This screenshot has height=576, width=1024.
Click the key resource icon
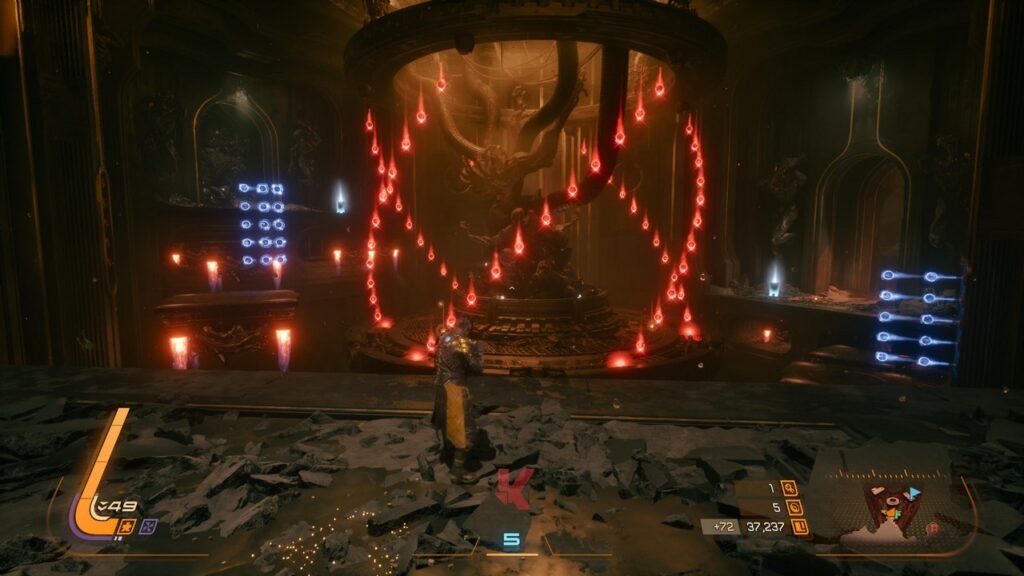(x=790, y=488)
